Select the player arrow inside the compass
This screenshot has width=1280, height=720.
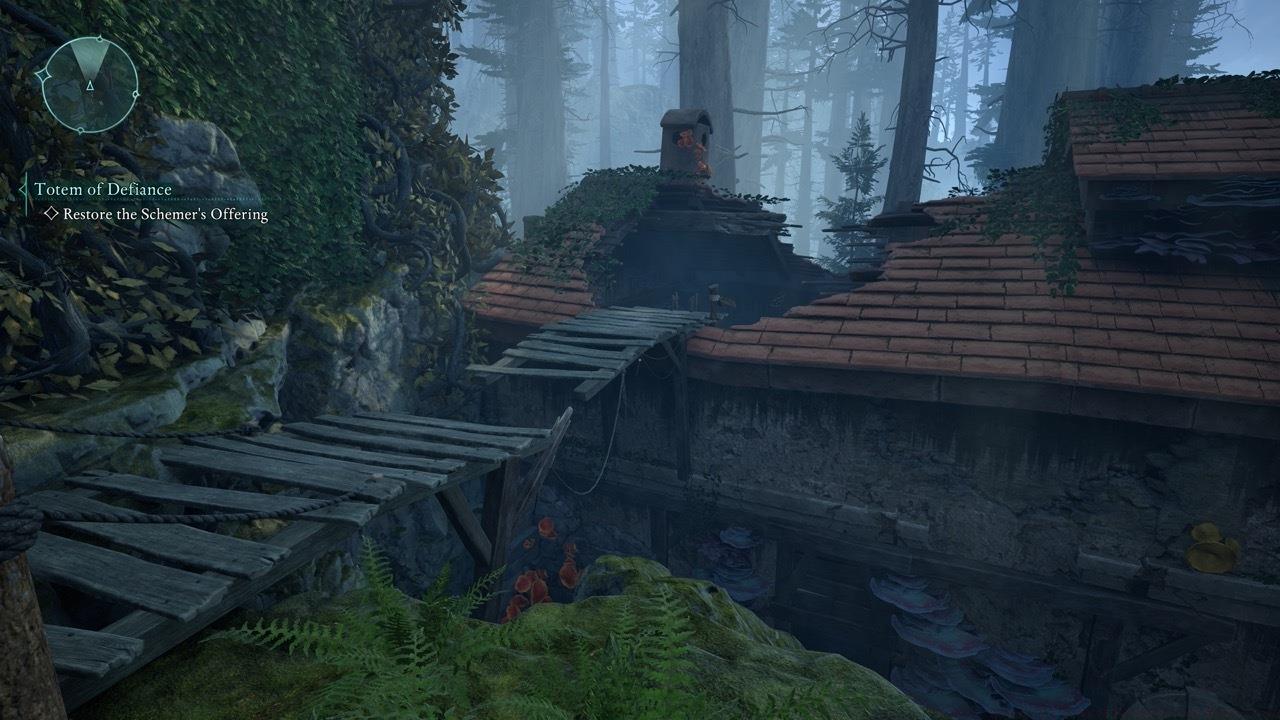click(x=90, y=86)
